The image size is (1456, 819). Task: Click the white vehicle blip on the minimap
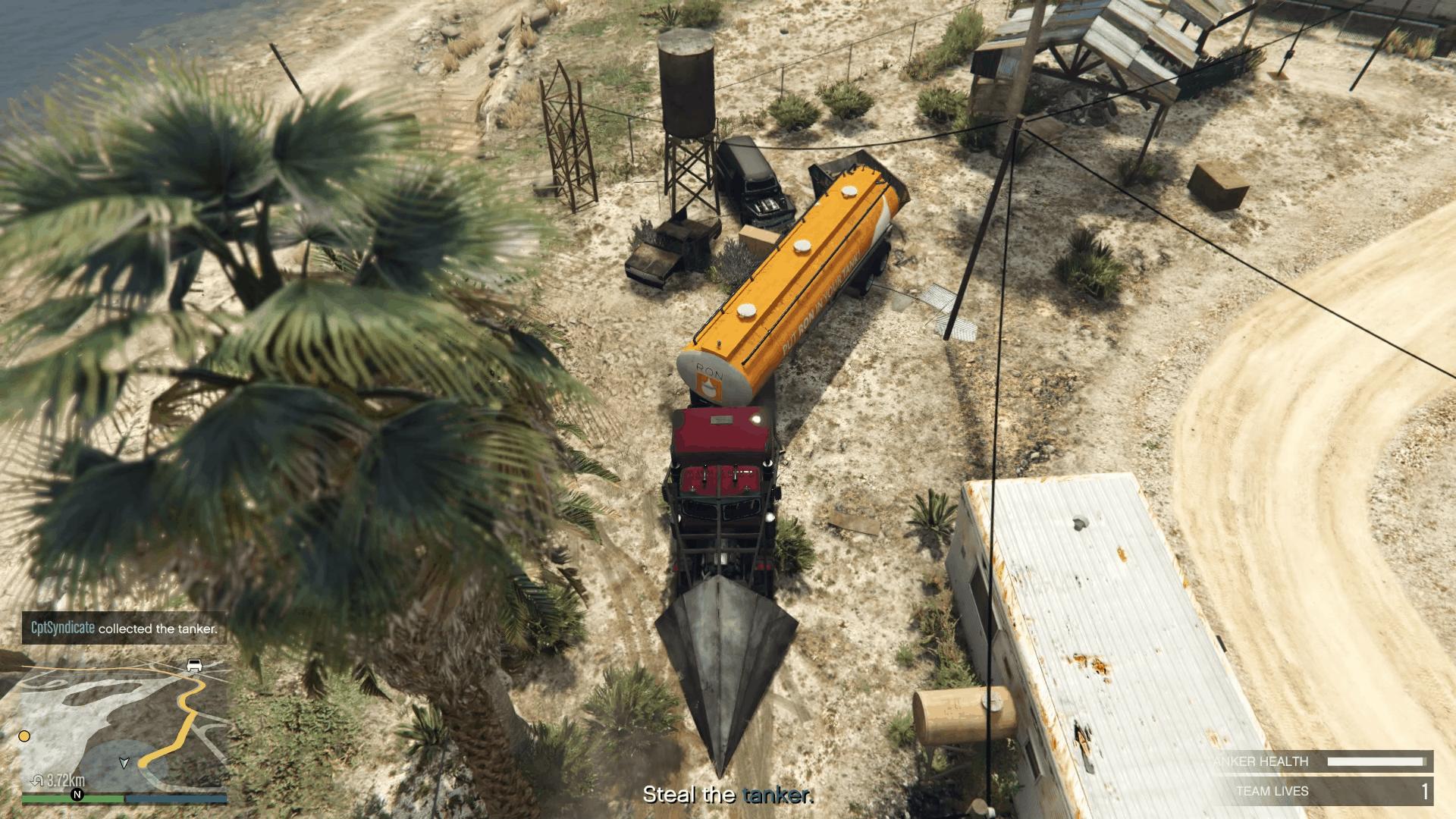coord(193,666)
